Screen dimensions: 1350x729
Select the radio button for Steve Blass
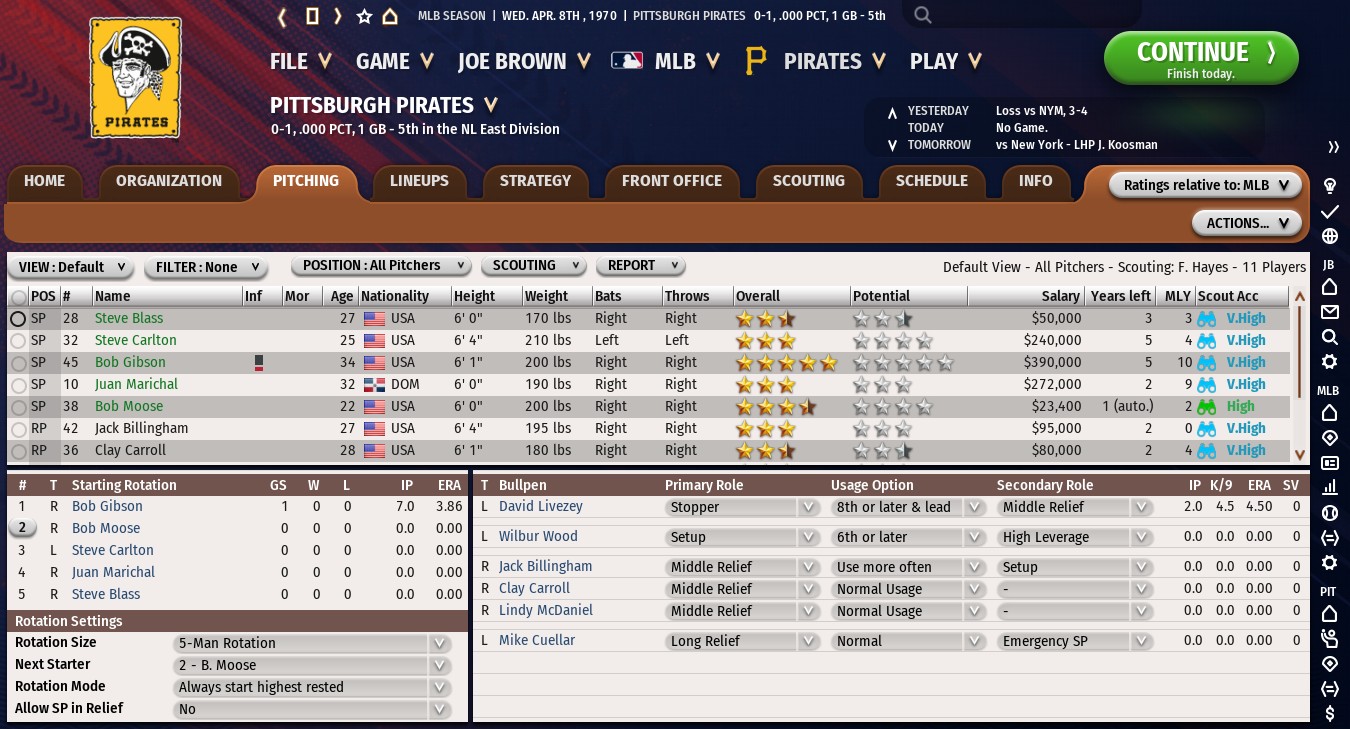point(18,318)
